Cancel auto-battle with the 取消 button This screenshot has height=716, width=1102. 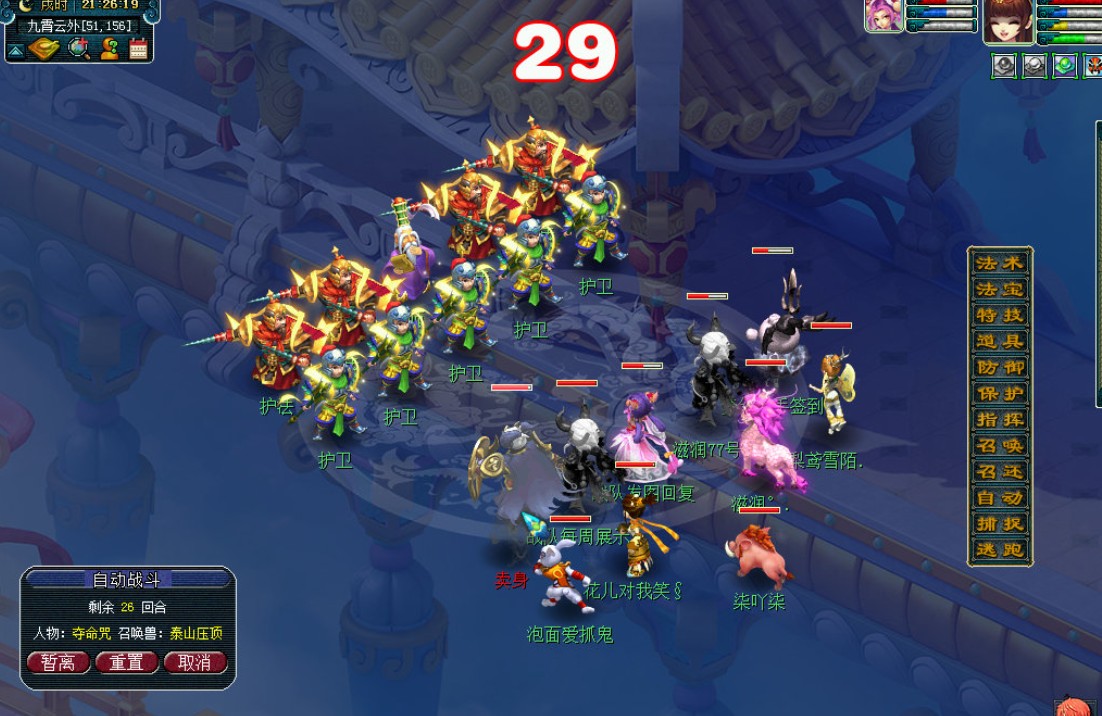pyautogui.click(x=195, y=662)
